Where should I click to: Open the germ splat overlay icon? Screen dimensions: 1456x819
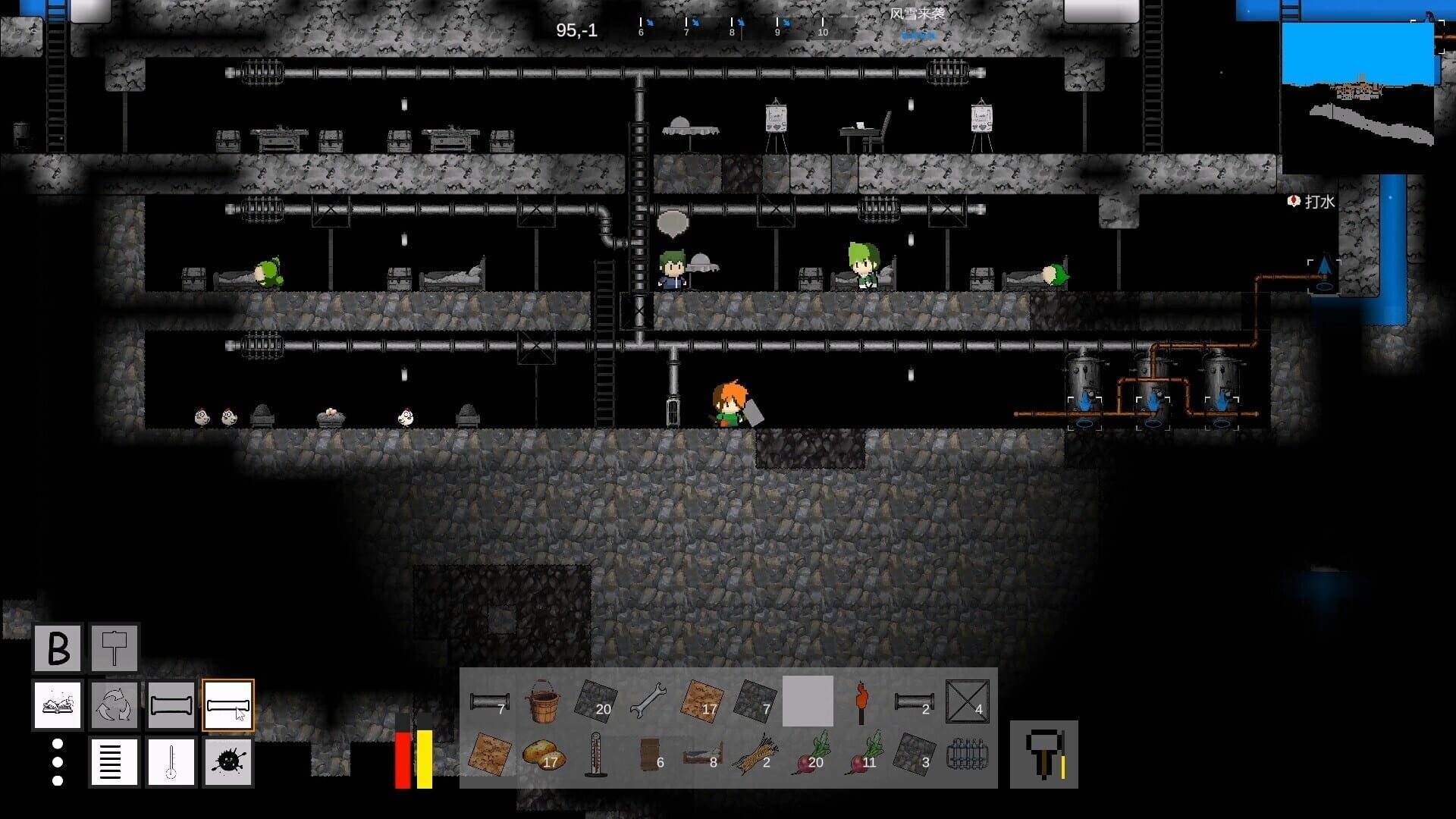coord(227,762)
